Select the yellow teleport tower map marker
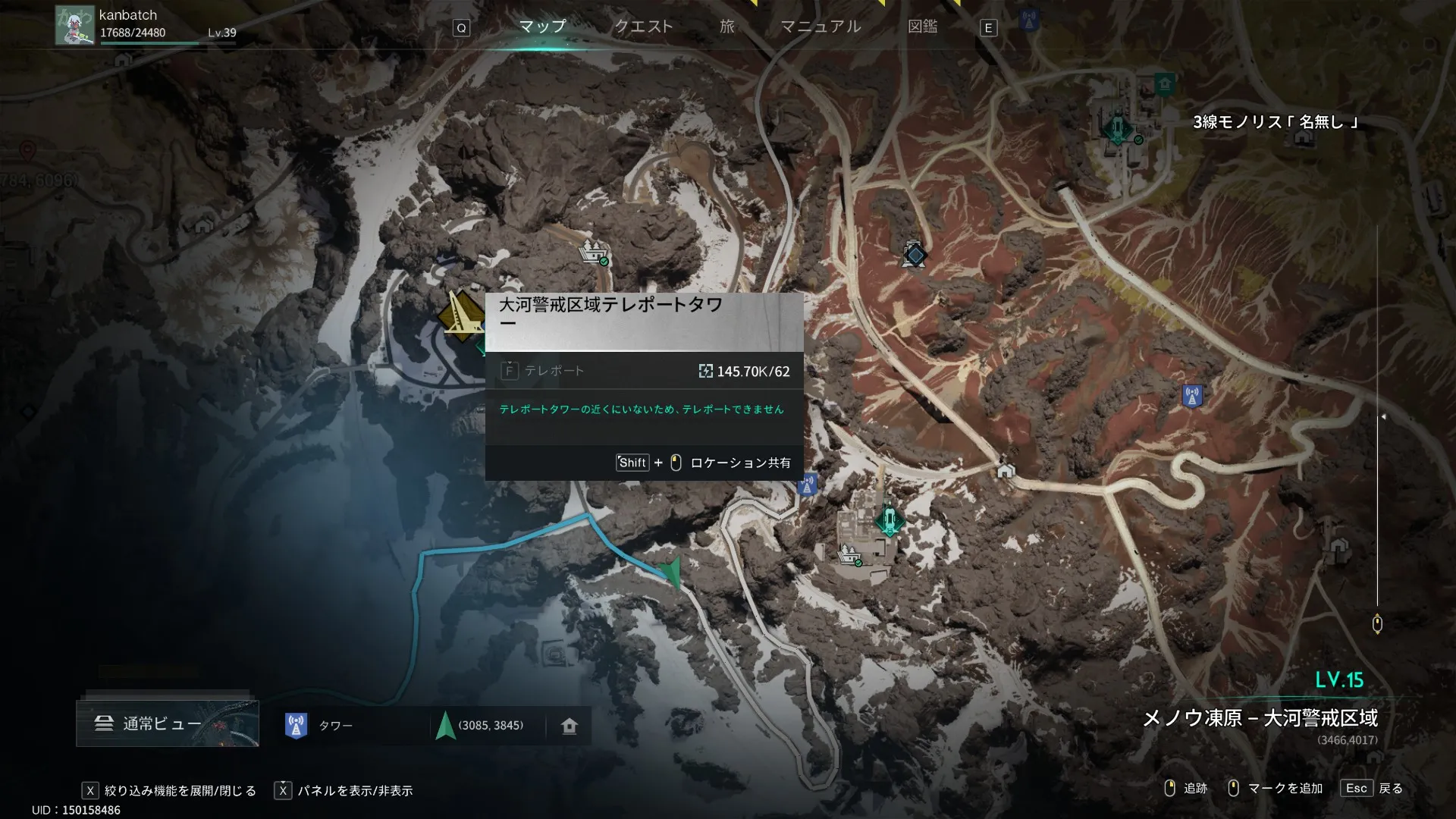1456x819 pixels. (460, 315)
